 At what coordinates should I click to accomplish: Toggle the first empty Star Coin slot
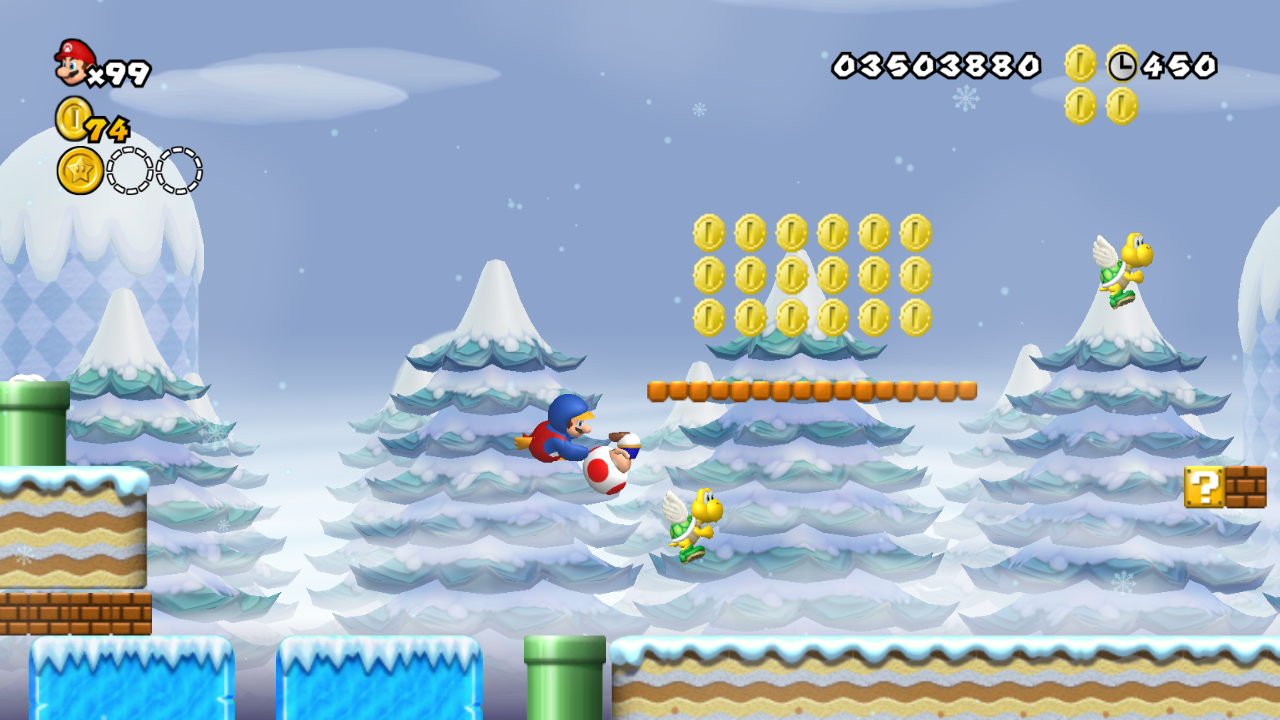click(x=130, y=170)
